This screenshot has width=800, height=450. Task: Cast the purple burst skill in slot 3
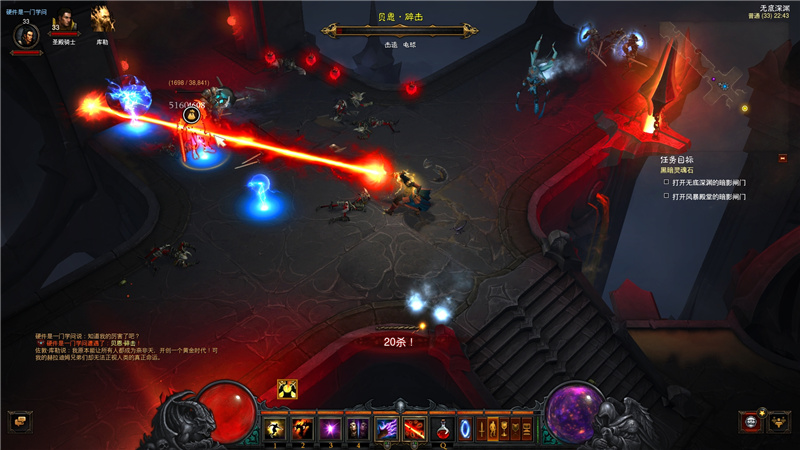(329, 429)
